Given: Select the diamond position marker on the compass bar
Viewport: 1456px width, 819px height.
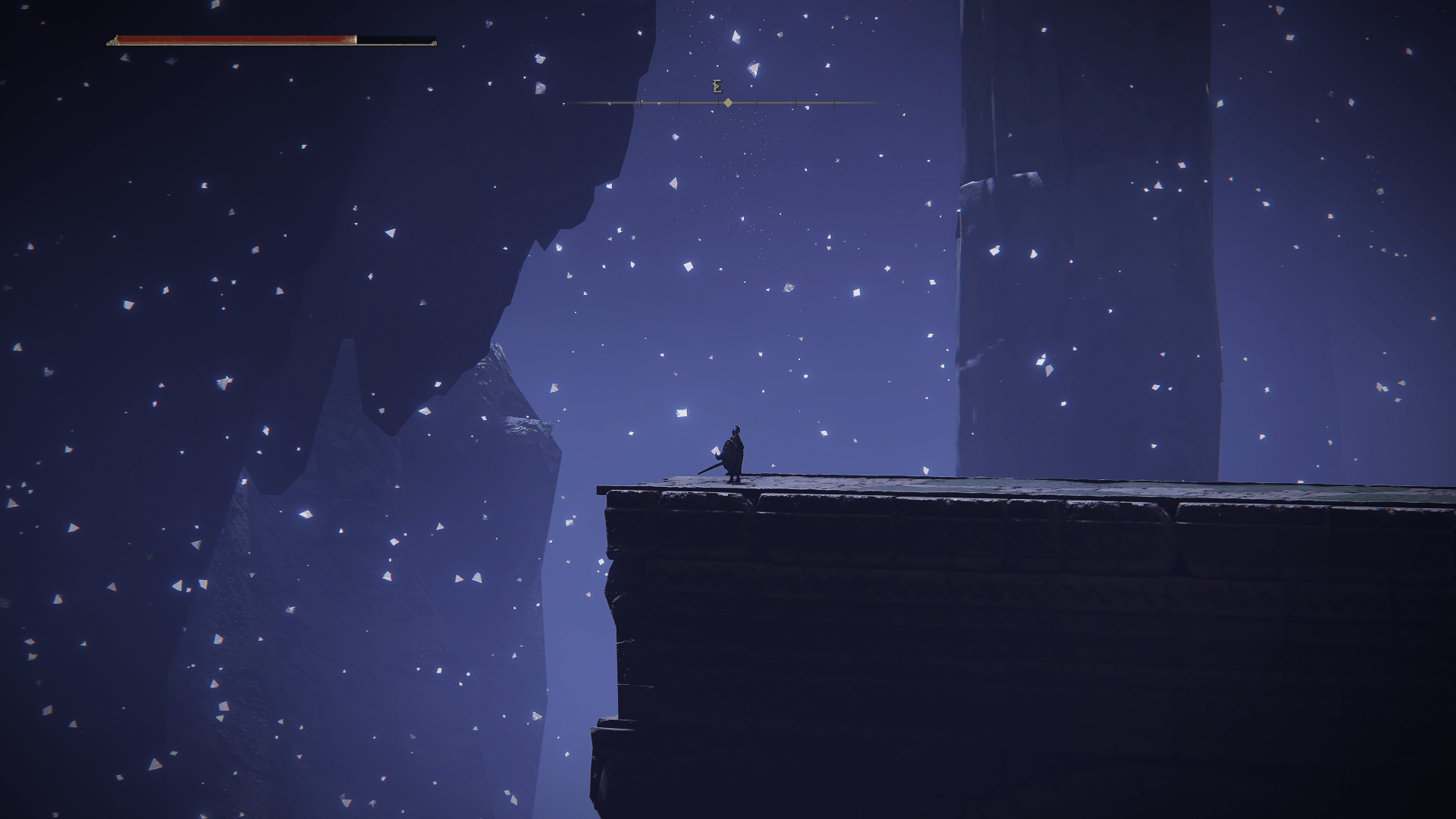Looking at the screenshot, I should point(729,102).
